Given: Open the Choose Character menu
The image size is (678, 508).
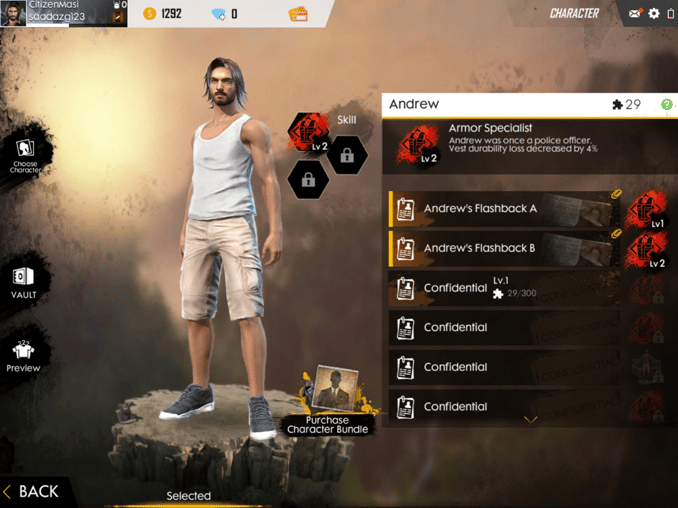Looking at the screenshot, I should [24, 156].
